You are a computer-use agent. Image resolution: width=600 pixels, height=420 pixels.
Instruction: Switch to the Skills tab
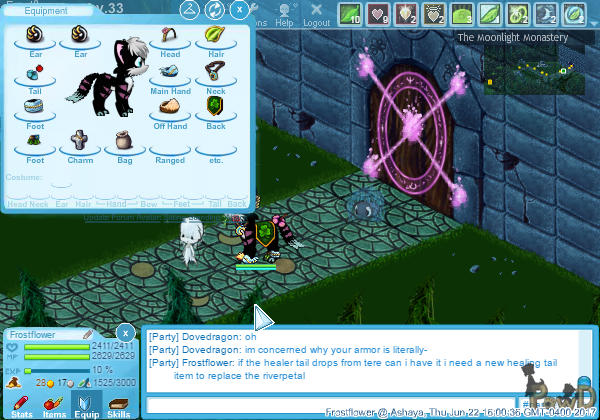pos(118,404)
